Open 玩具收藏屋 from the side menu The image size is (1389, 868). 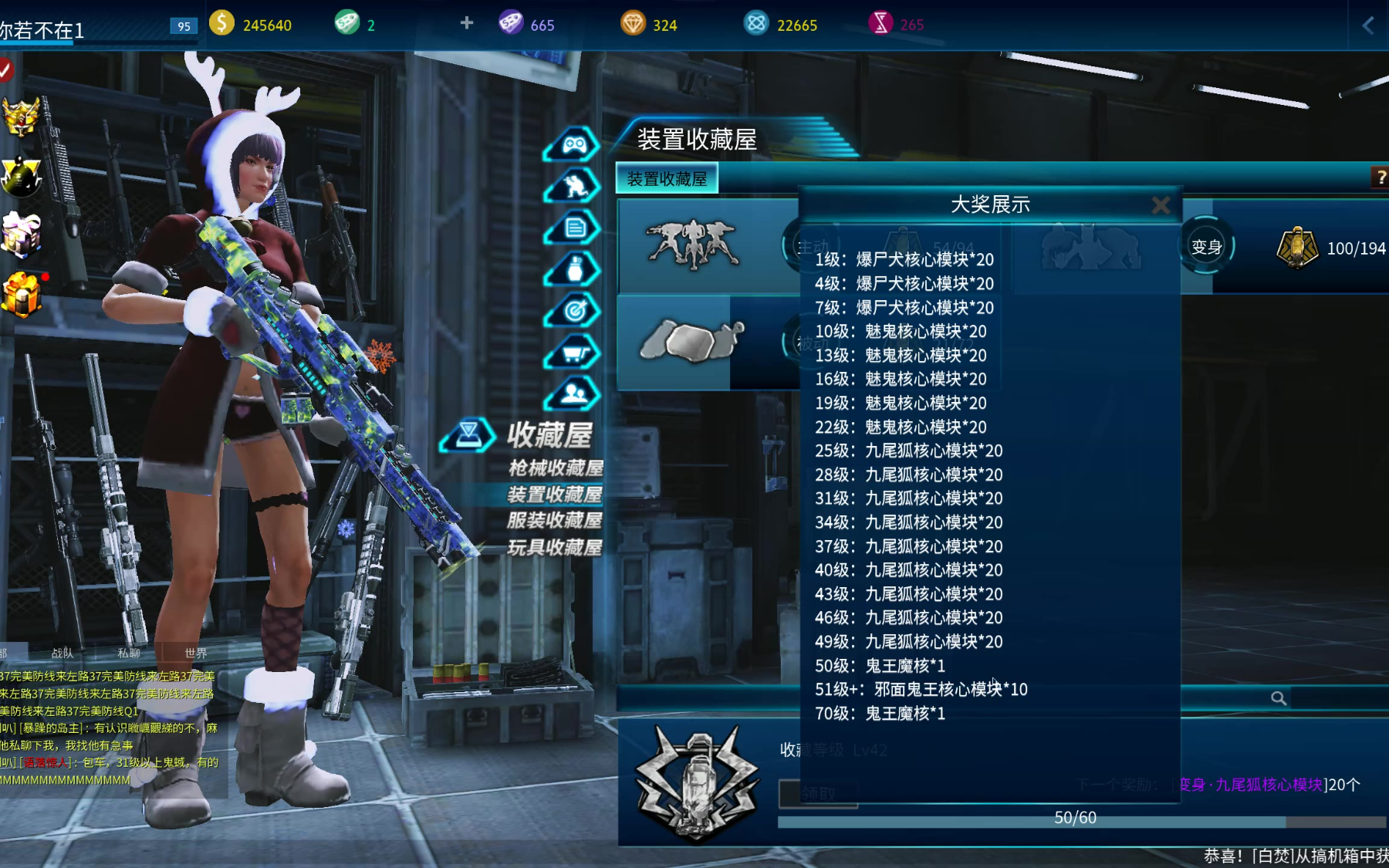(x=554, y=548)
